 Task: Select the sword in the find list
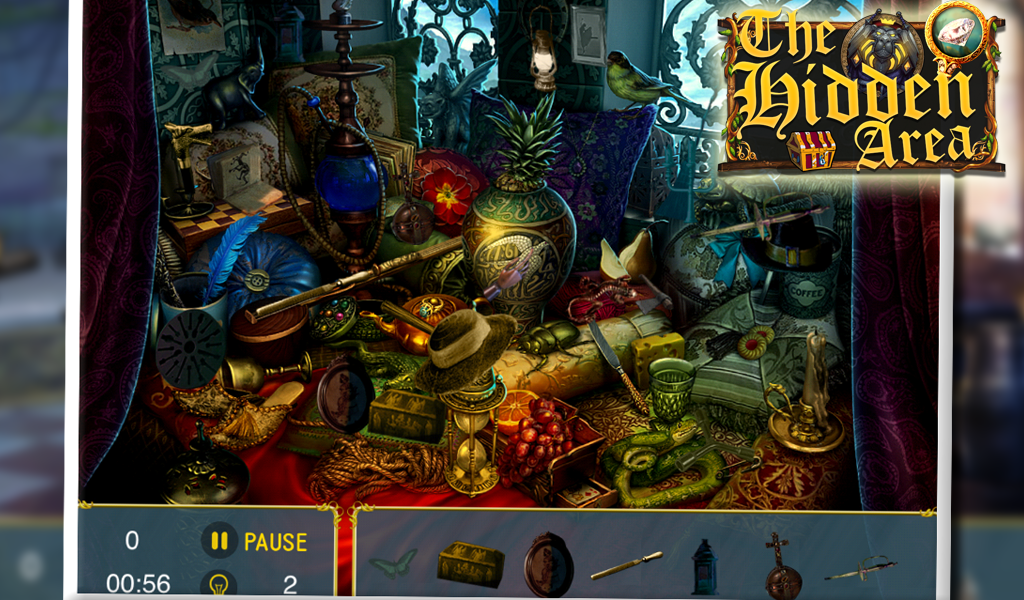pyautogui.click(x=858, y=568)
